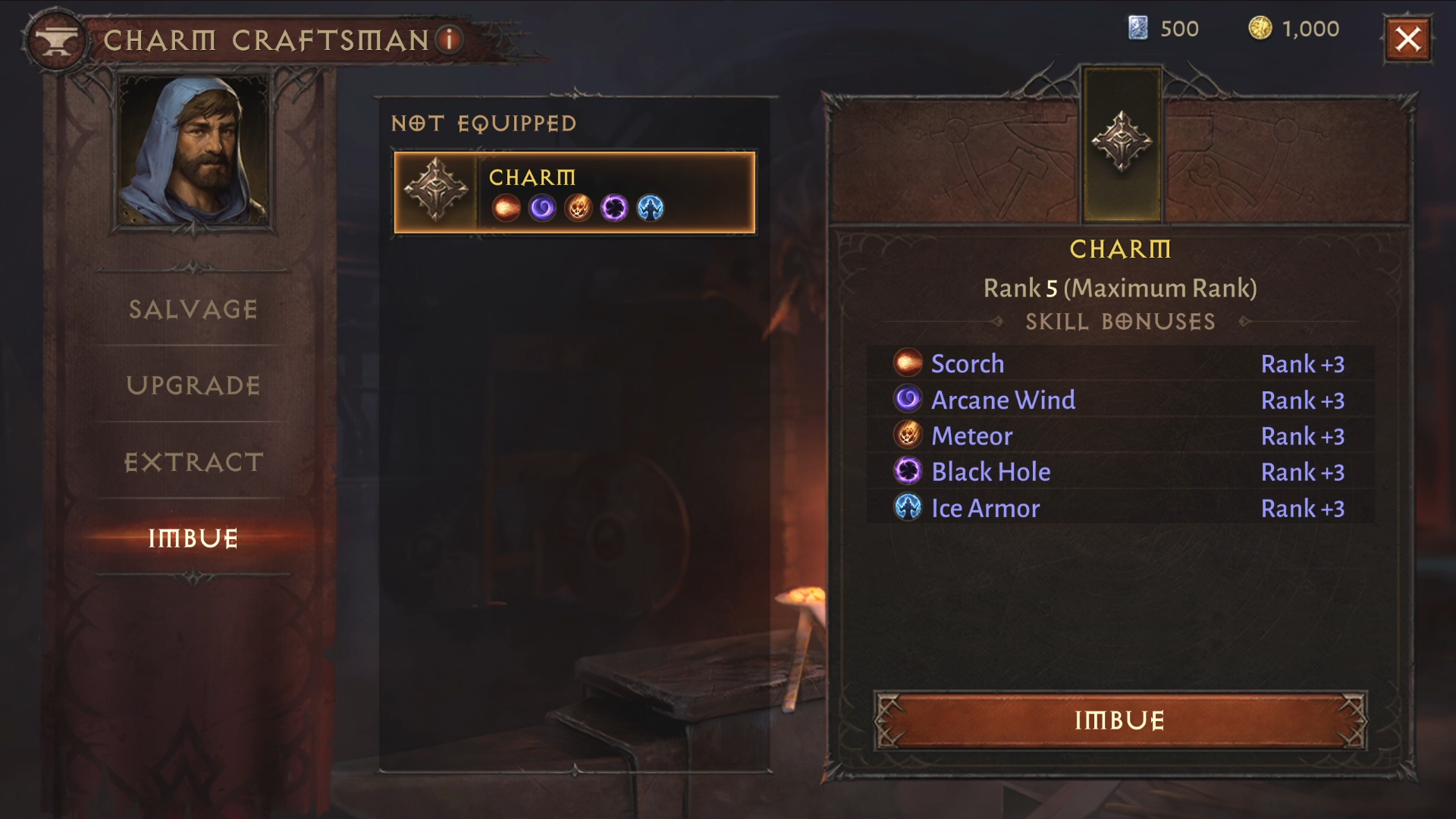Switch to the Salvage tab
This screenshot has width=1456, height=819.
[x=192, y=309]
